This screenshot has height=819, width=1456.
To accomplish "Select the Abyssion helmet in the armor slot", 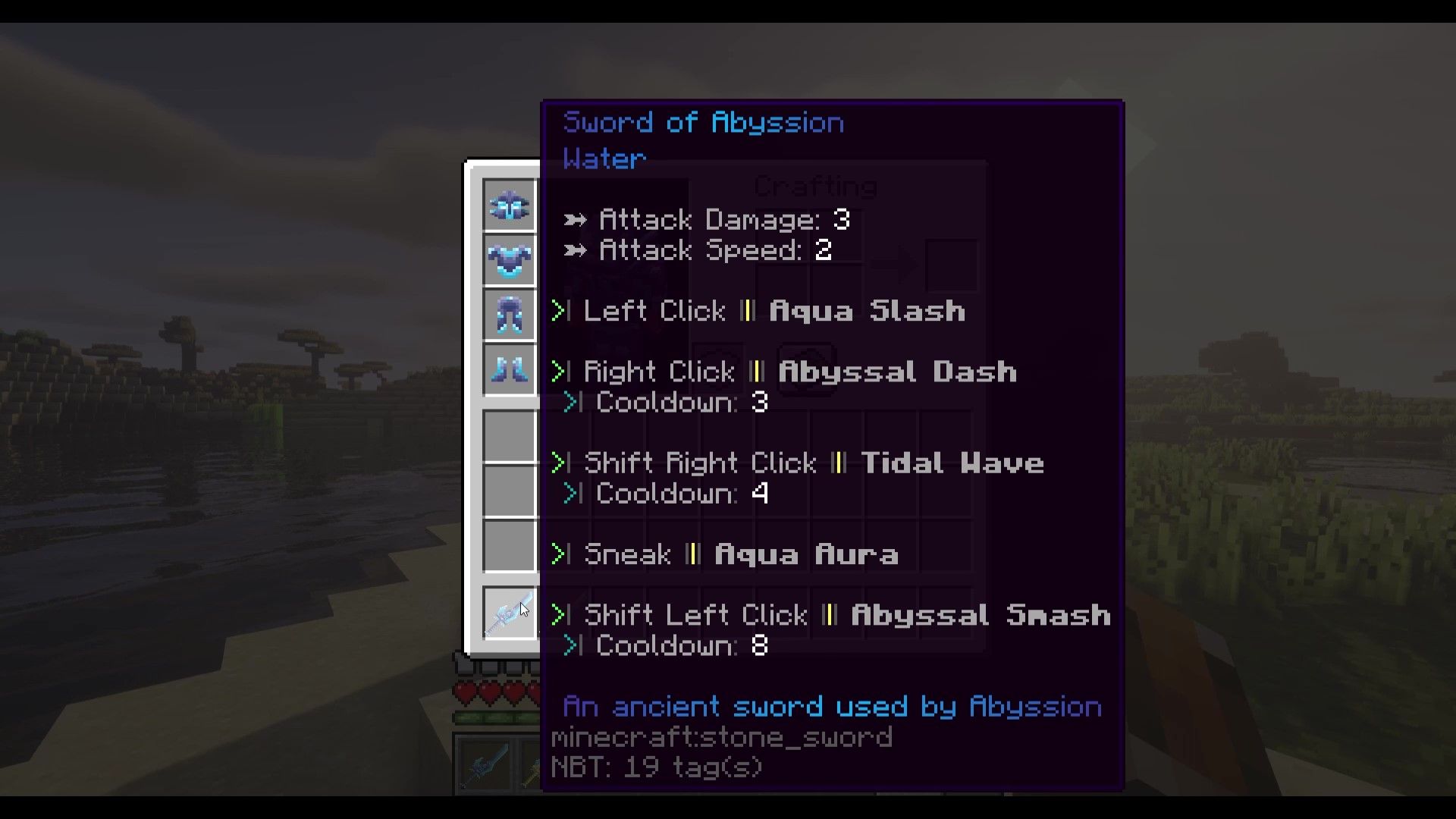I will 509,205.
